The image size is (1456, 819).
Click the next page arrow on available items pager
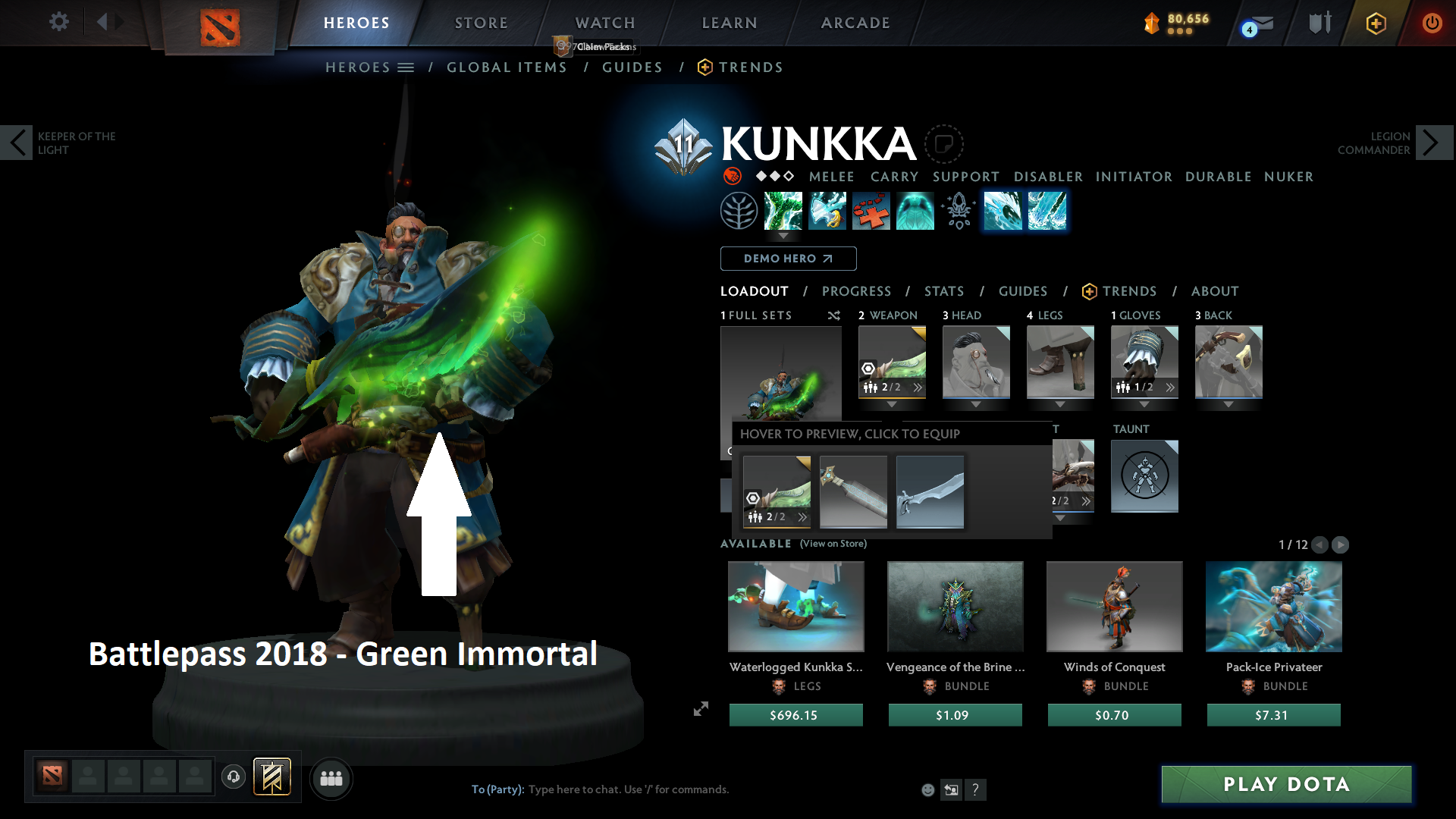click(1341, 544)
